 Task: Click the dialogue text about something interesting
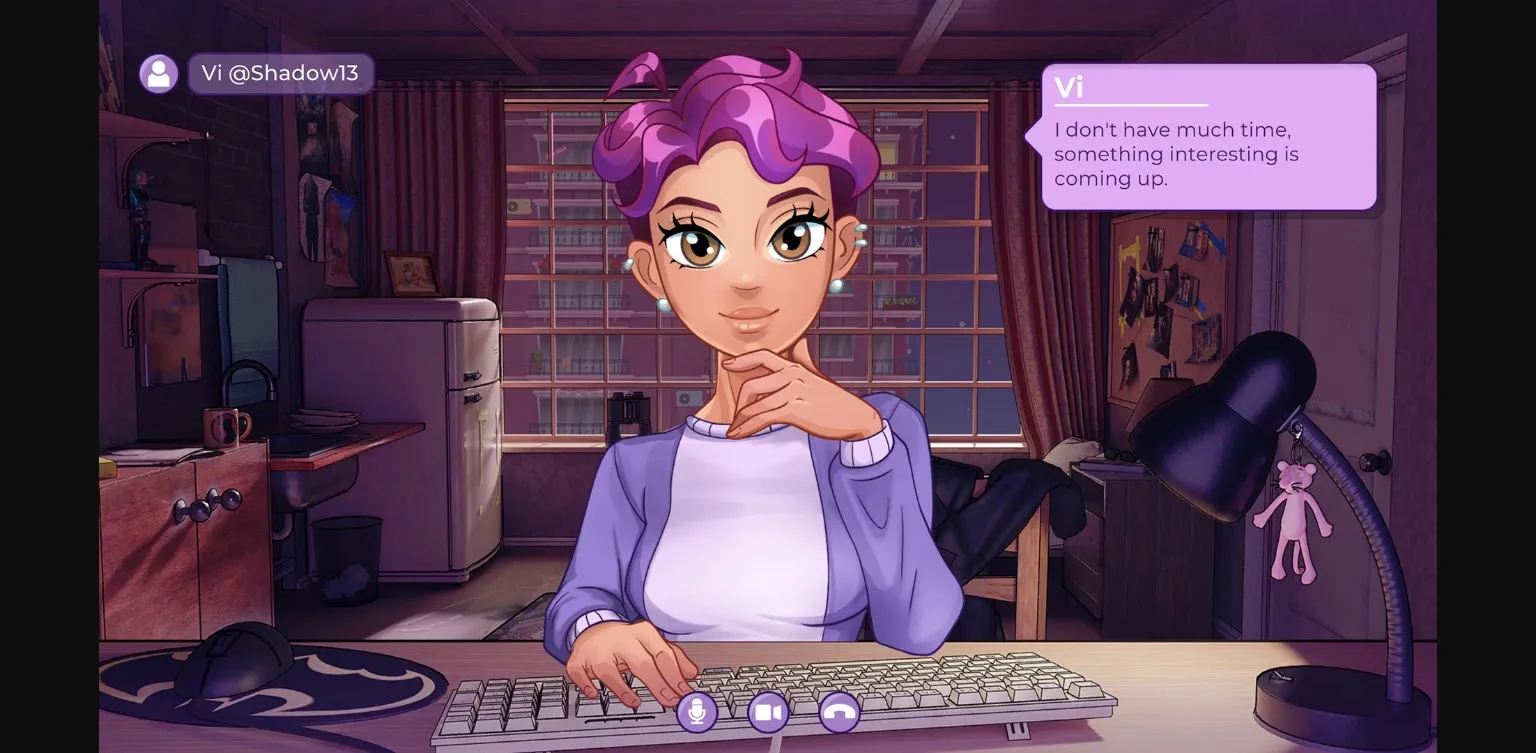(1177, 154)
